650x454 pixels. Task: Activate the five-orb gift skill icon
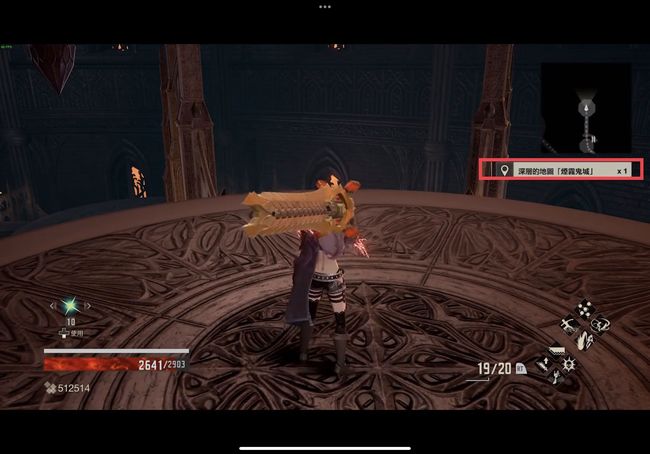pos(584,308)
